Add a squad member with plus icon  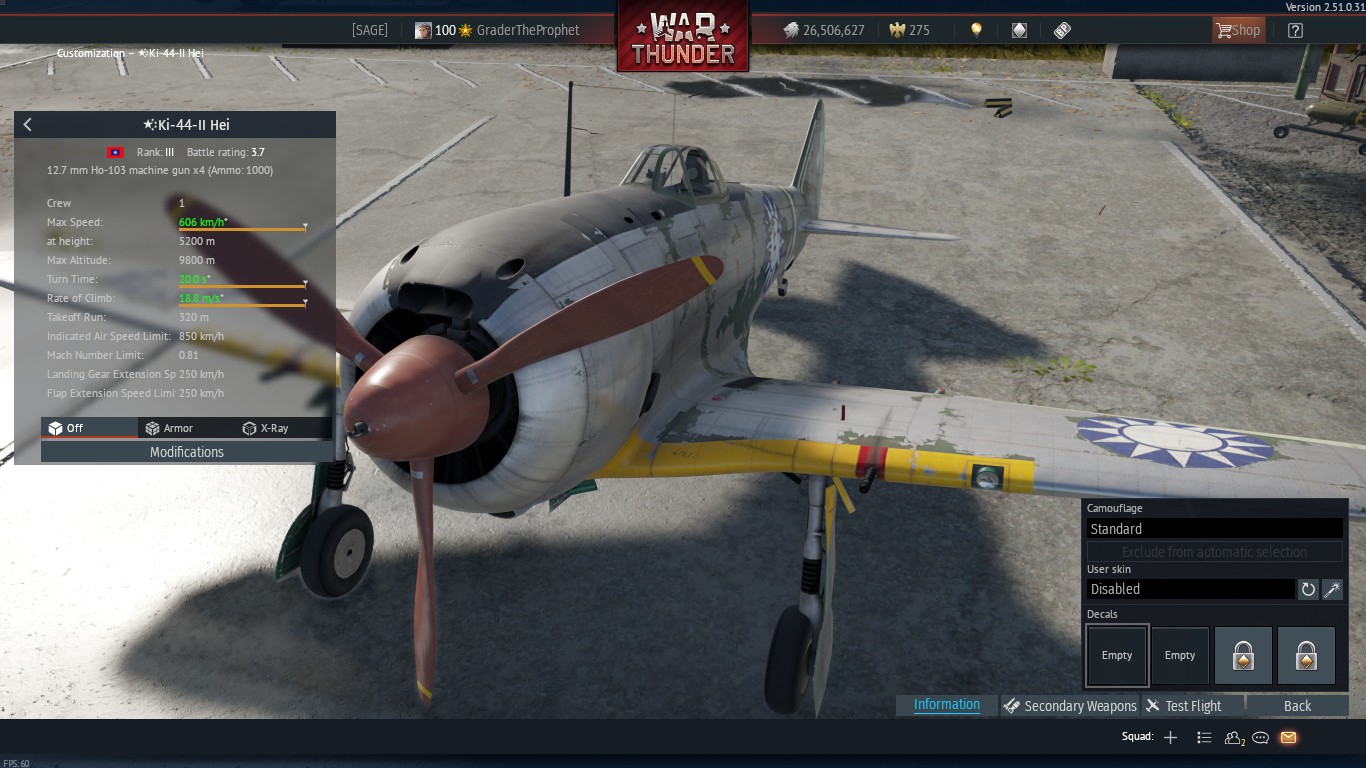(x=1170, y=738)
